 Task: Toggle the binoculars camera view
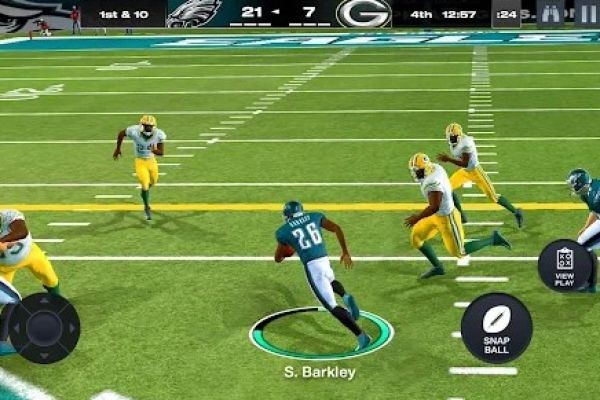coord(551,13)
